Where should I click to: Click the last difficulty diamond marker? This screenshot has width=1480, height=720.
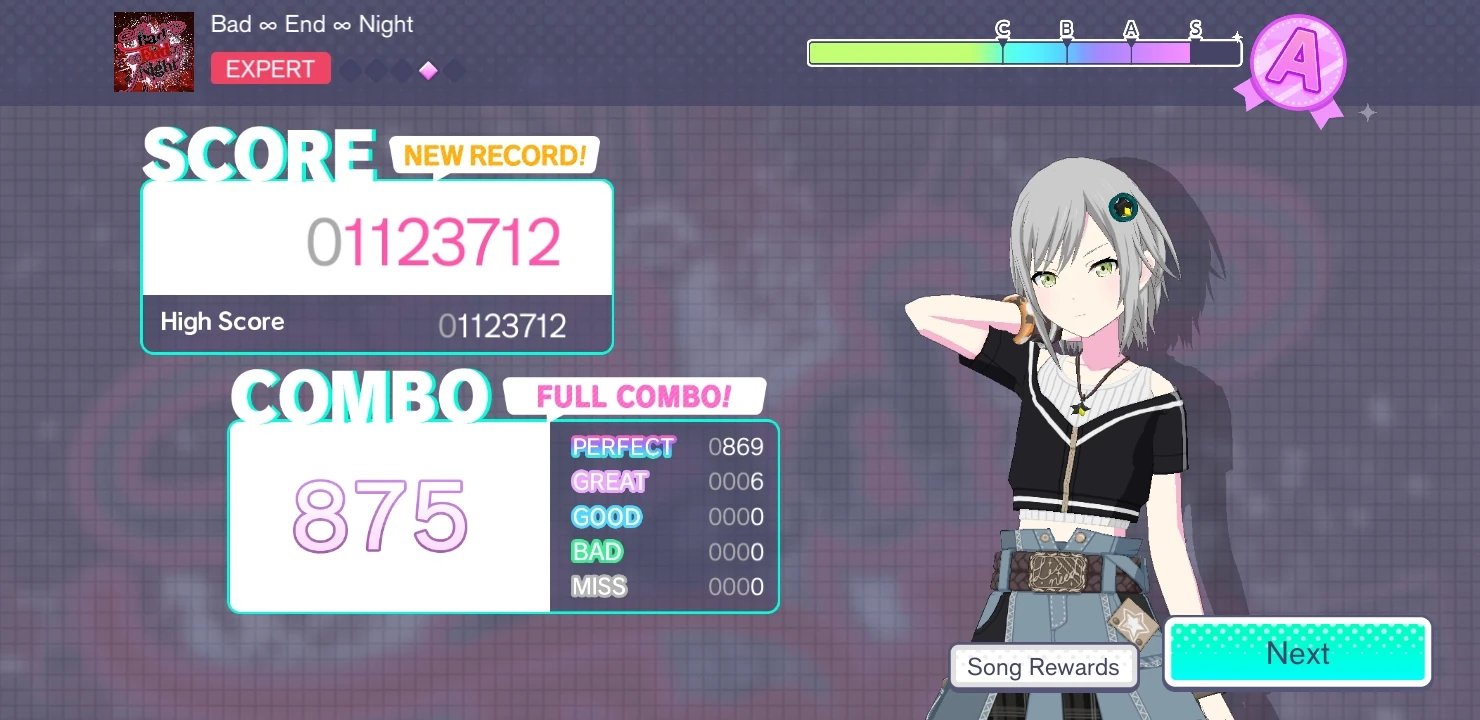(x=455, y=71)
